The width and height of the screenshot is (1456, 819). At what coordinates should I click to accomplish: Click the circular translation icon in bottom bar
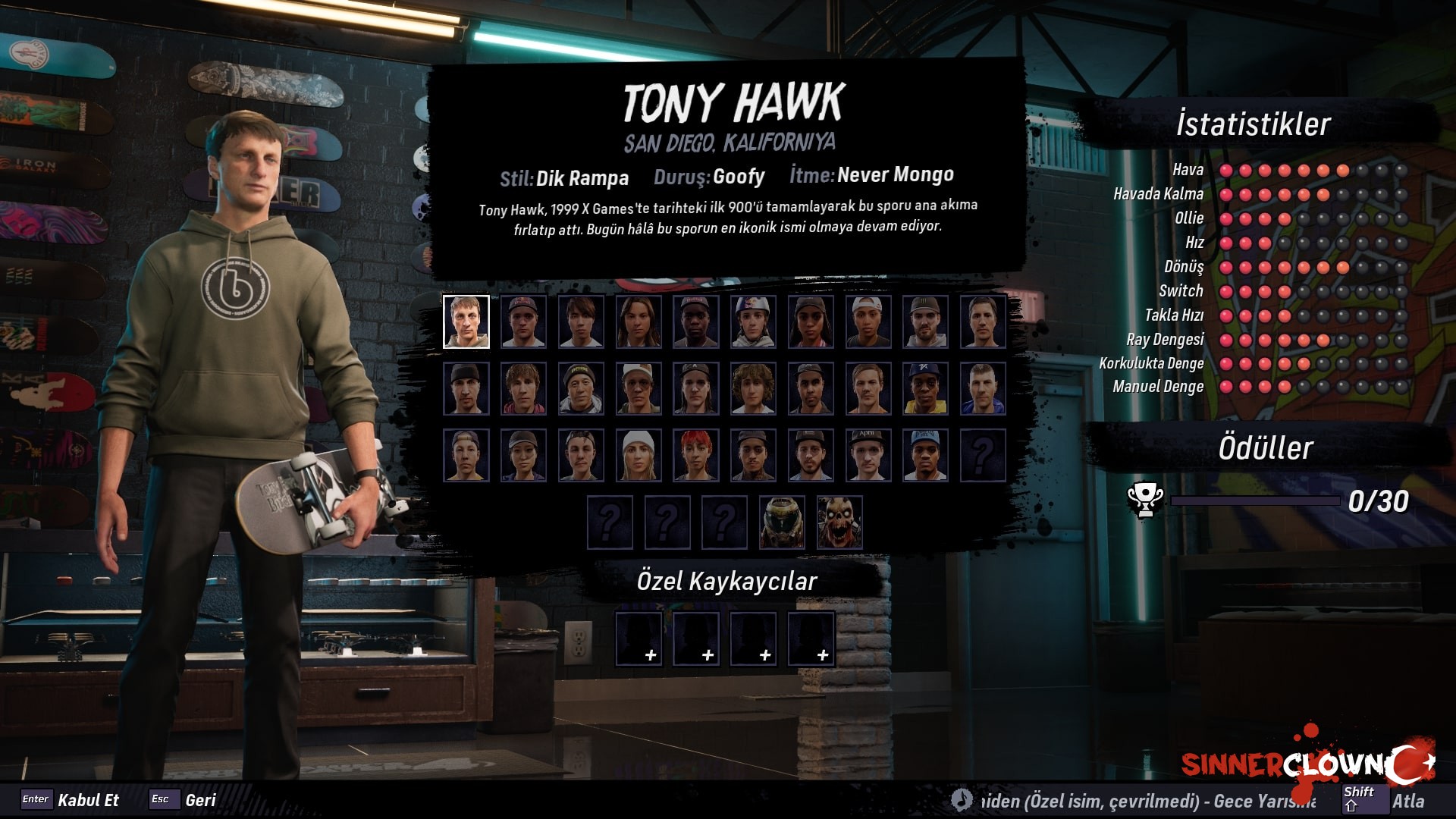959,799
